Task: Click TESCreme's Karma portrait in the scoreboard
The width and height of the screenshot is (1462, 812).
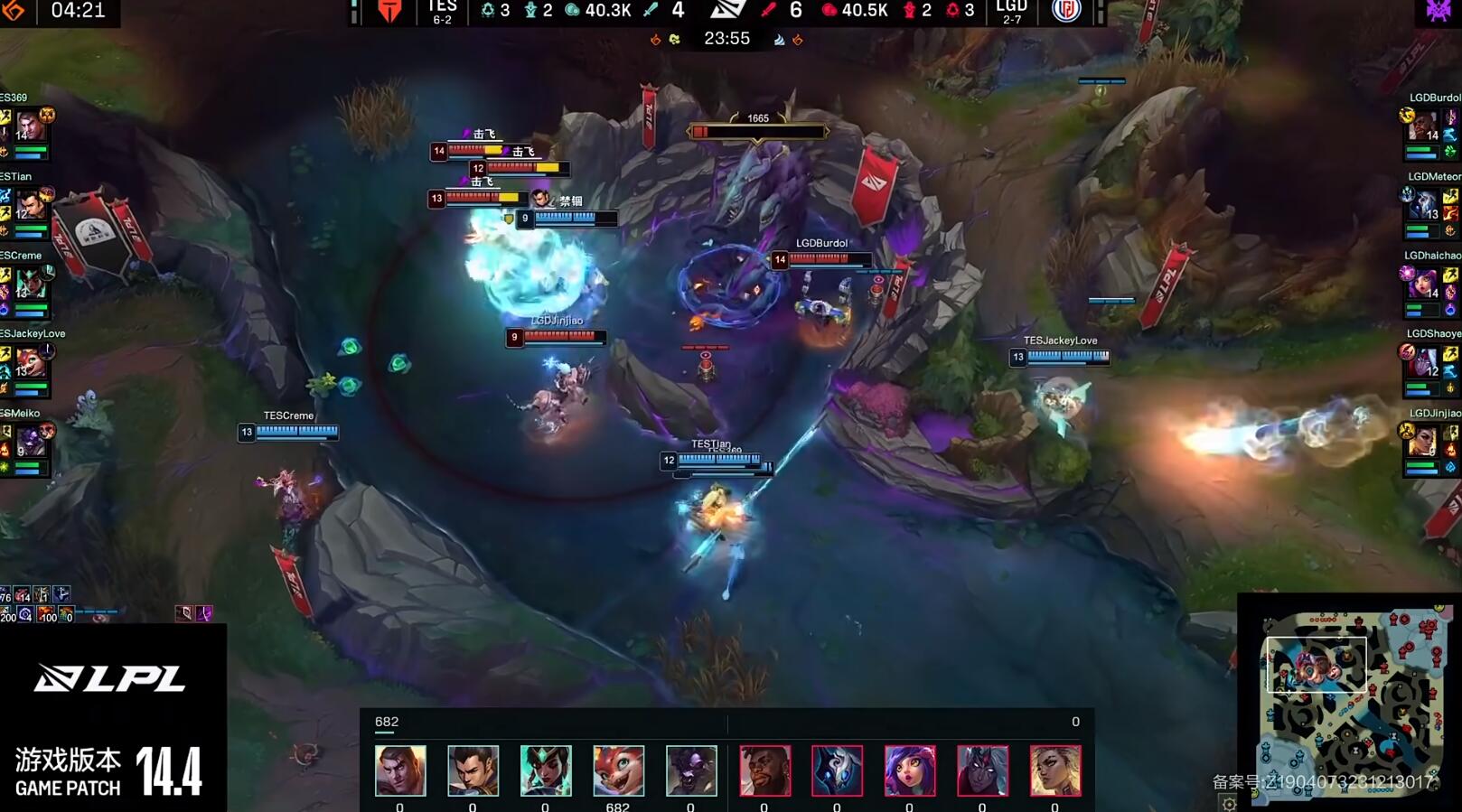Action: coord(30,283)
